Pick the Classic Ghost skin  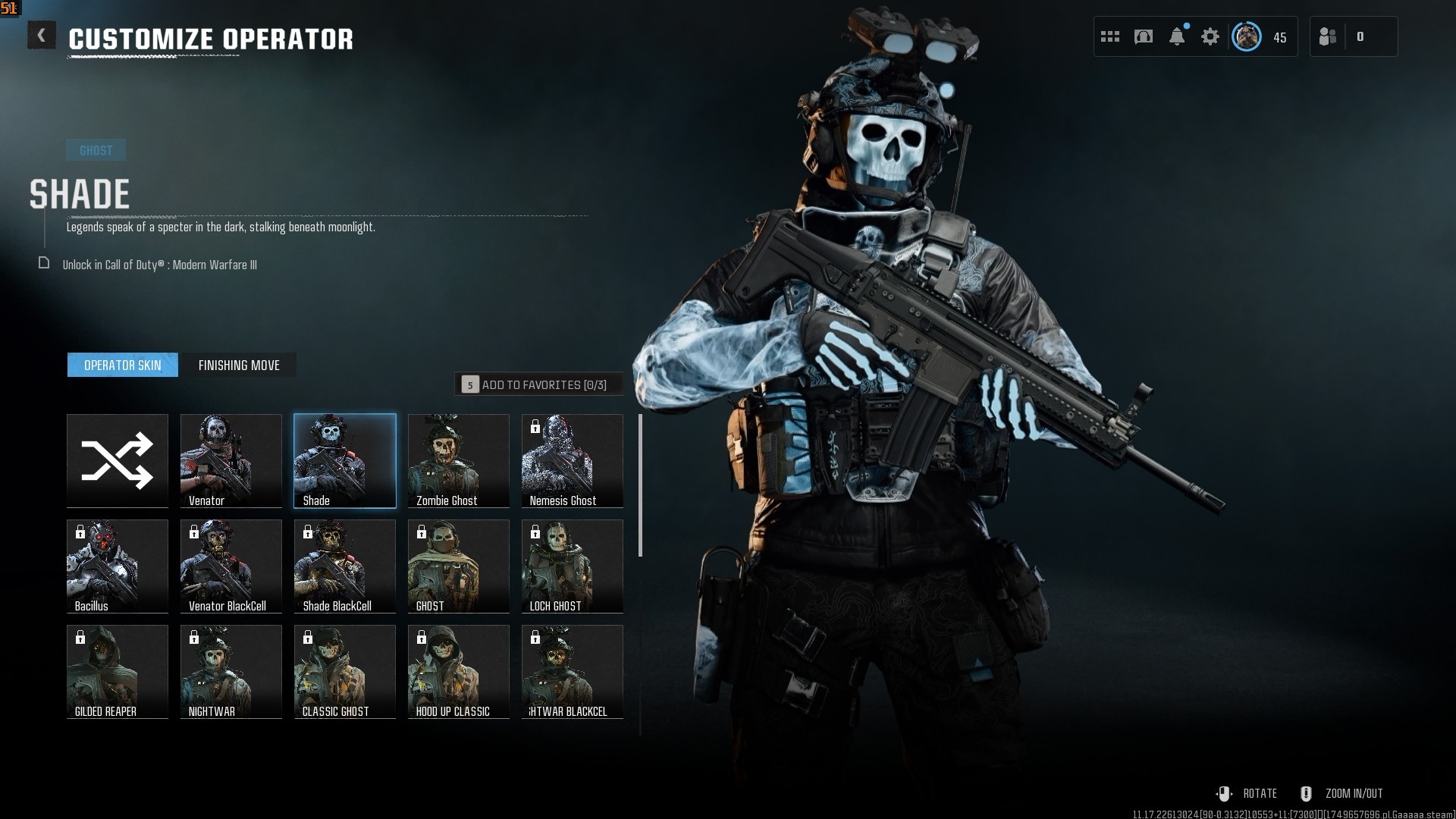click(345, 671)
